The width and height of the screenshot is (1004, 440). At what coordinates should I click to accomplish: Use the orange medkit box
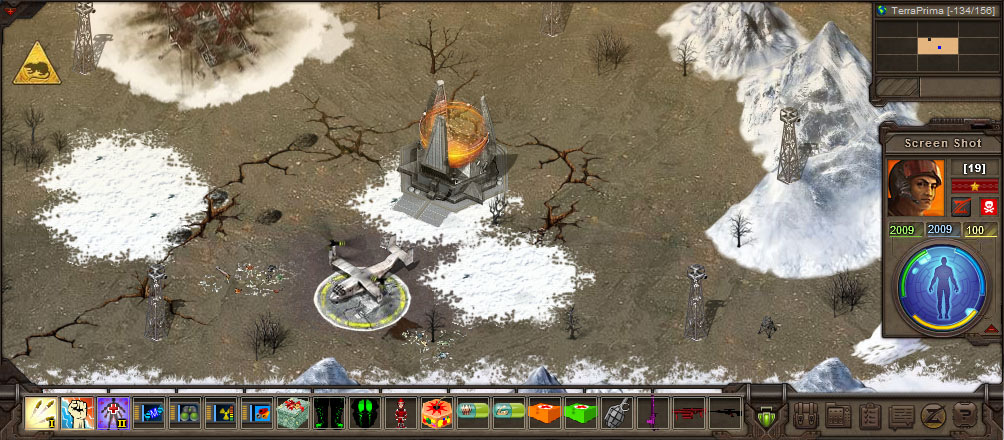543,411
